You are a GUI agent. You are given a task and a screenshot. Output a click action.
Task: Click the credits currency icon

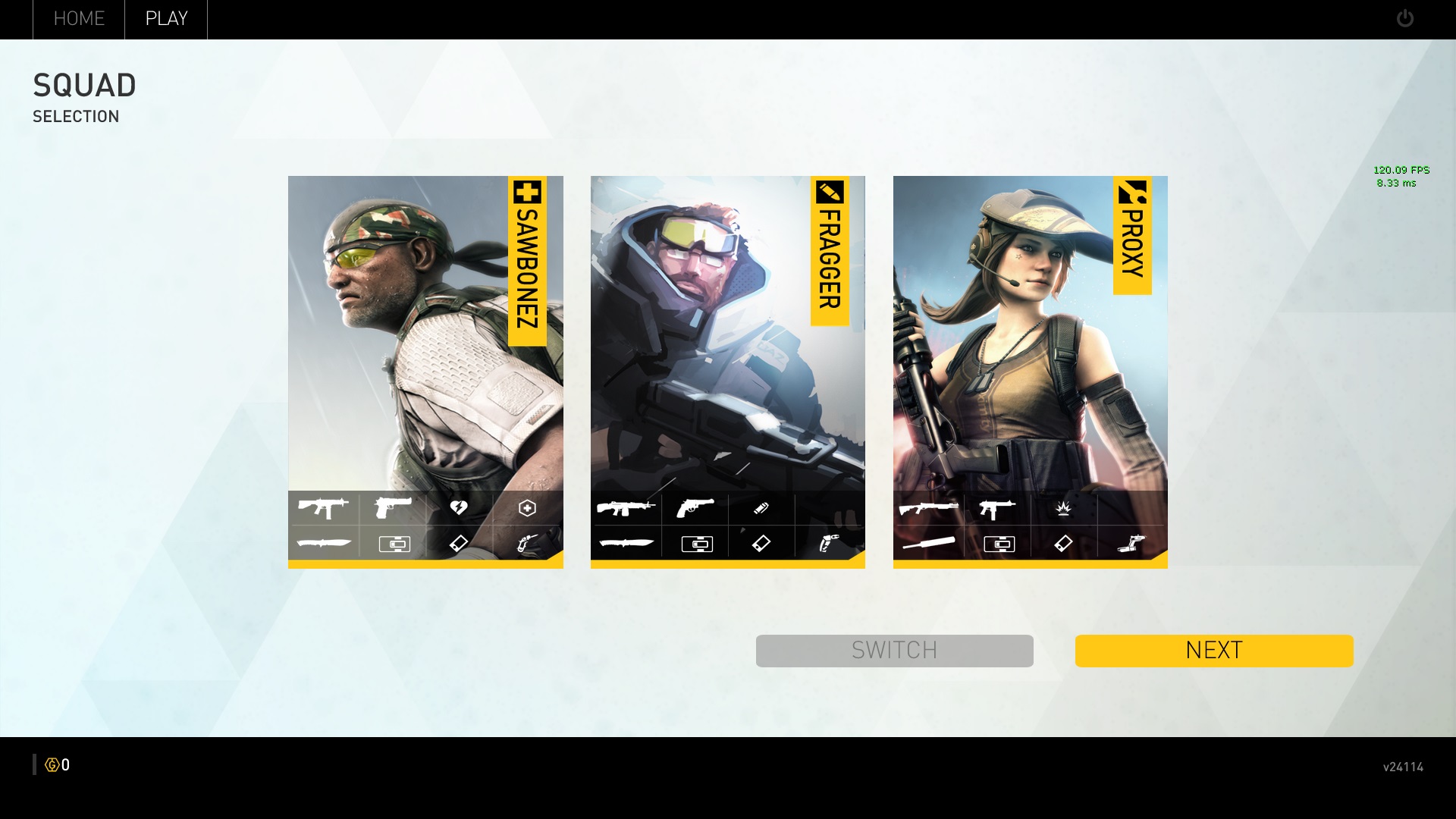[52, 765]
